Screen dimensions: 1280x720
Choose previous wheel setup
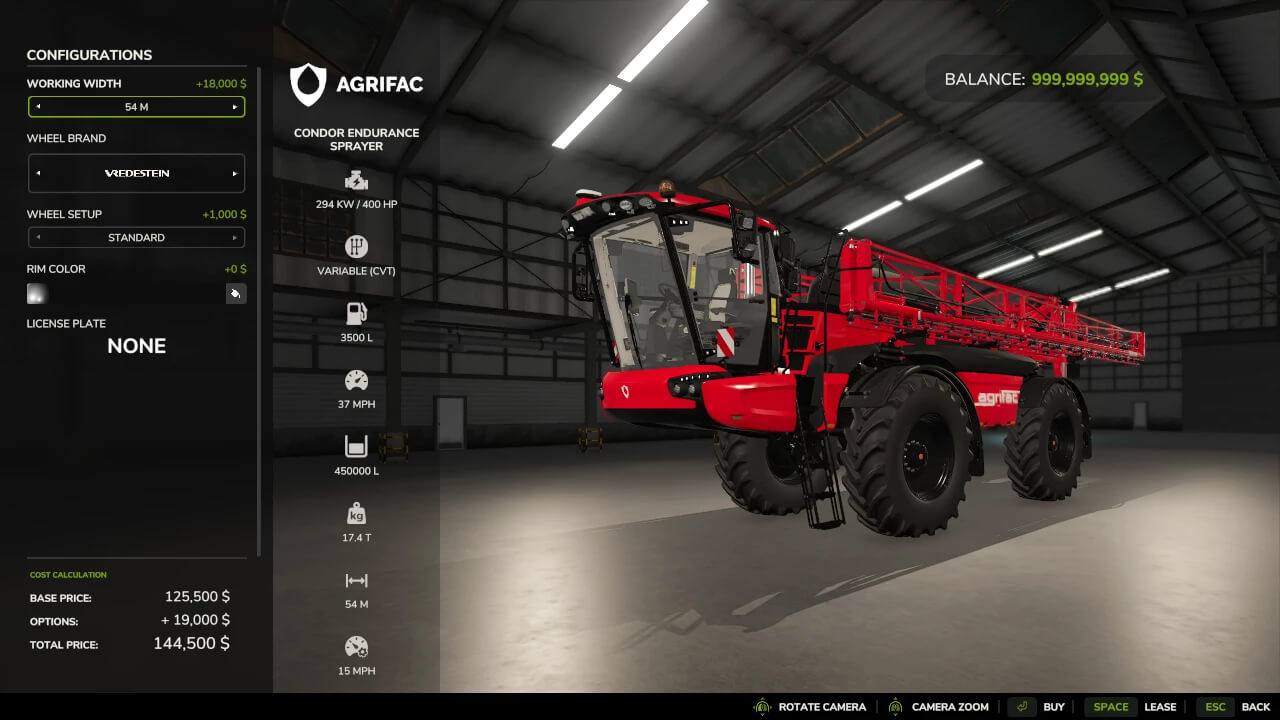[38, 238]
